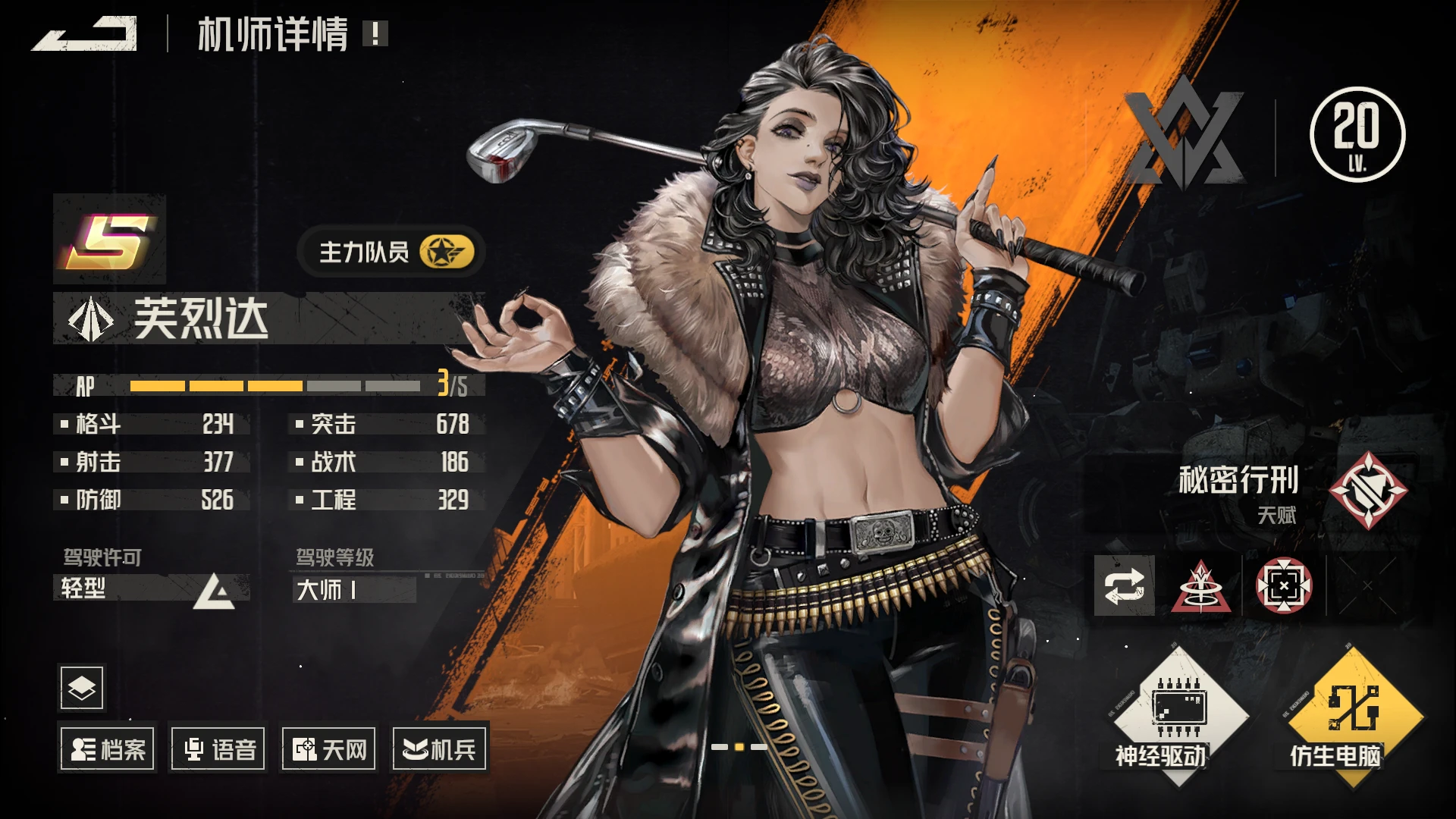This screenshot has height=819, width=1456.
Task: Open the 天网 skynet page
Action: (329, 749)
